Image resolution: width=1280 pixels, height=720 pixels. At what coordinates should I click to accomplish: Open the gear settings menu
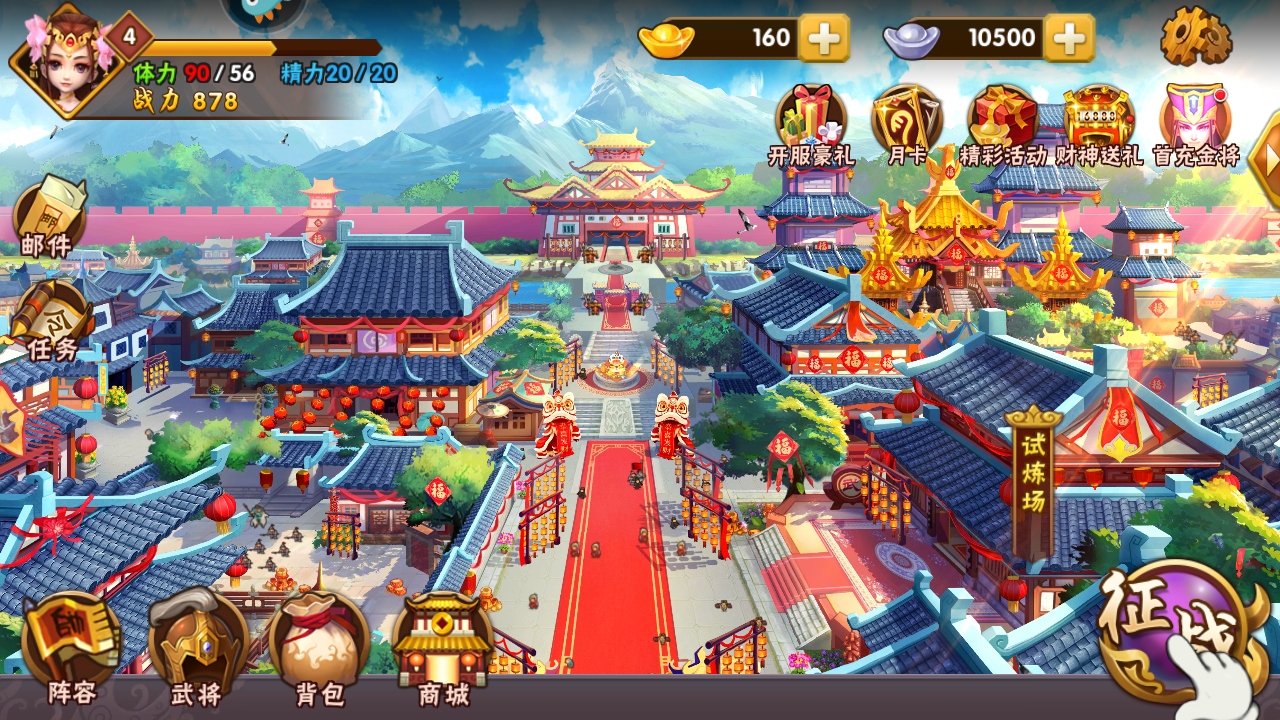click(1195, 36)
